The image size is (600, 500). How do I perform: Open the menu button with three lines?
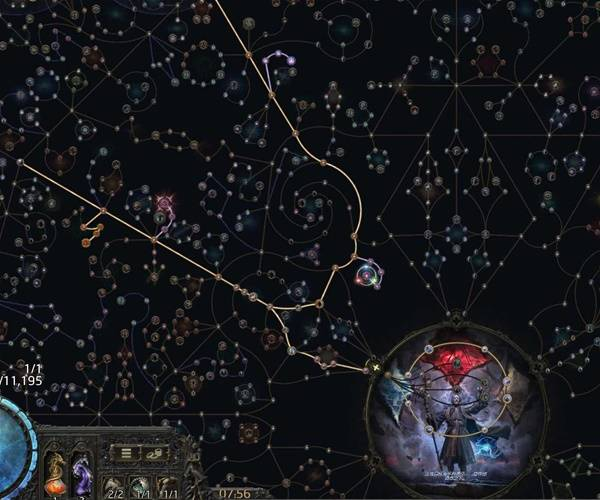pos(127,453)
